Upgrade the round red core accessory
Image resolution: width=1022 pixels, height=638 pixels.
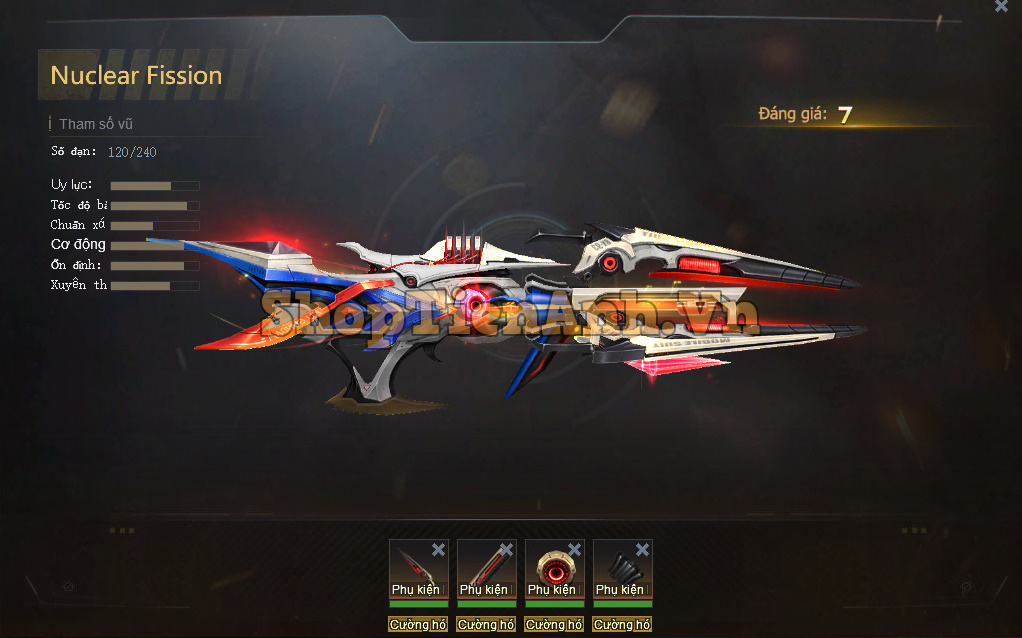pyautogui.click(x=554, y=624)
